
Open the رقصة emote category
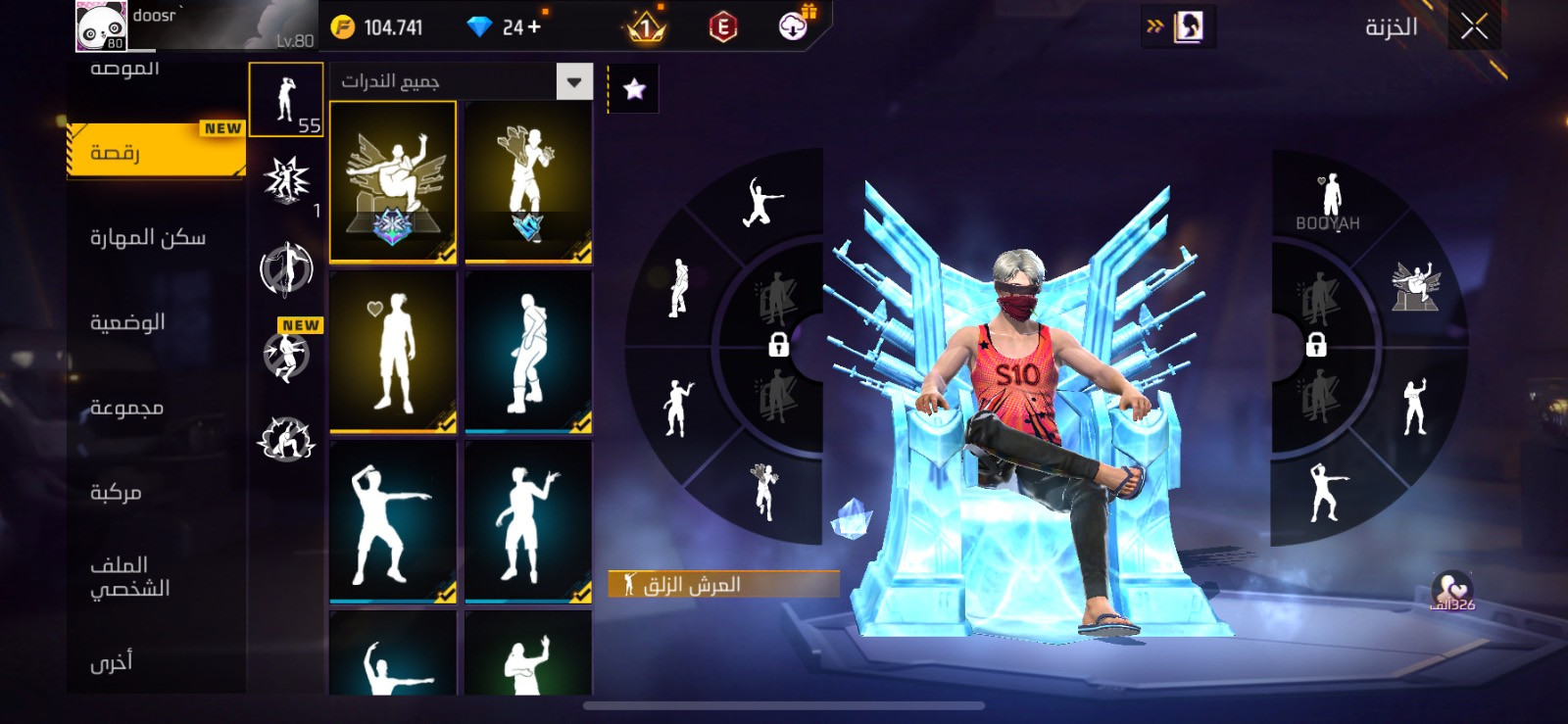click(x=155, y=152)
